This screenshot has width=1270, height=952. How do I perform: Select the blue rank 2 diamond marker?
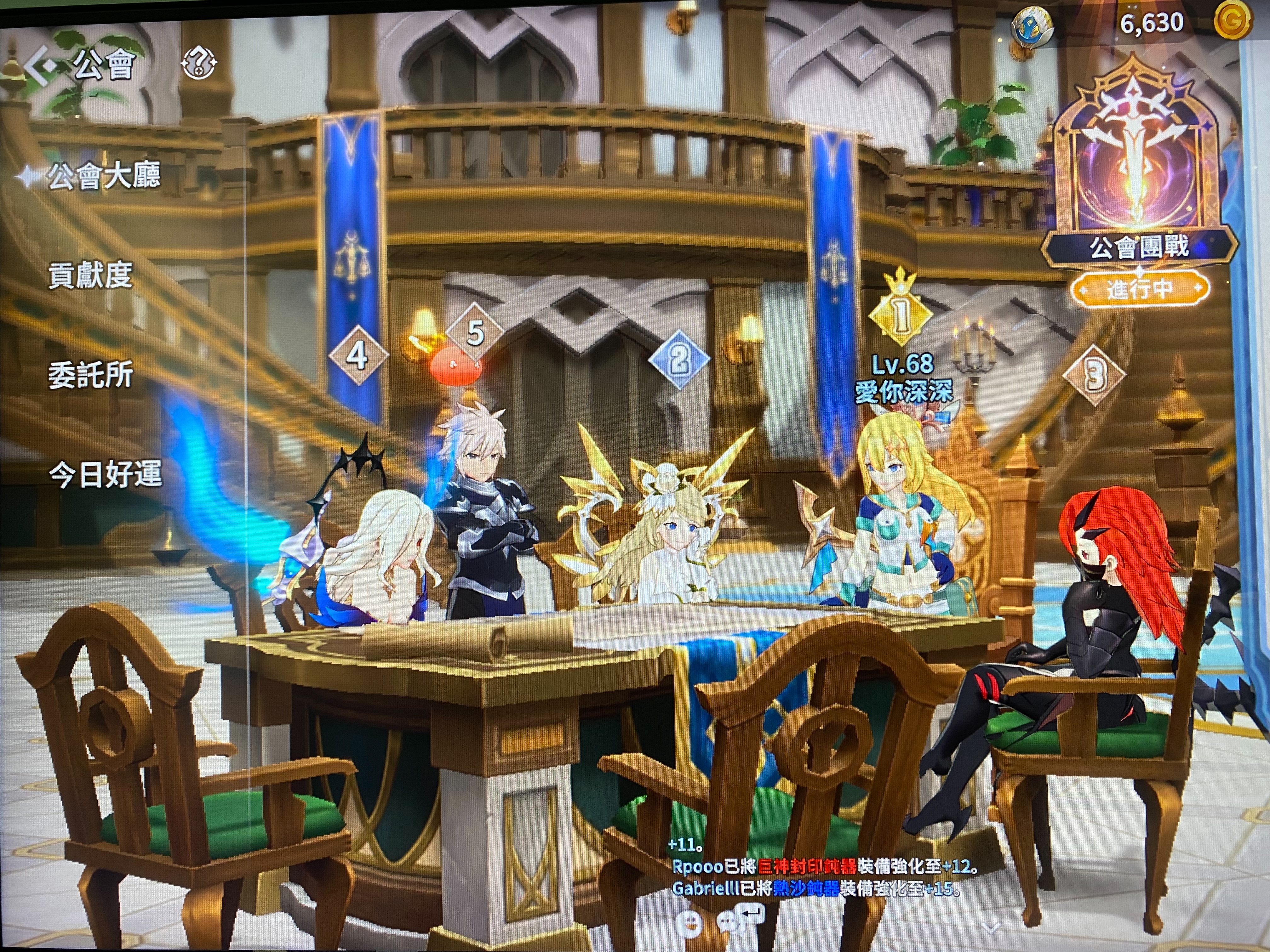point(679,360)
